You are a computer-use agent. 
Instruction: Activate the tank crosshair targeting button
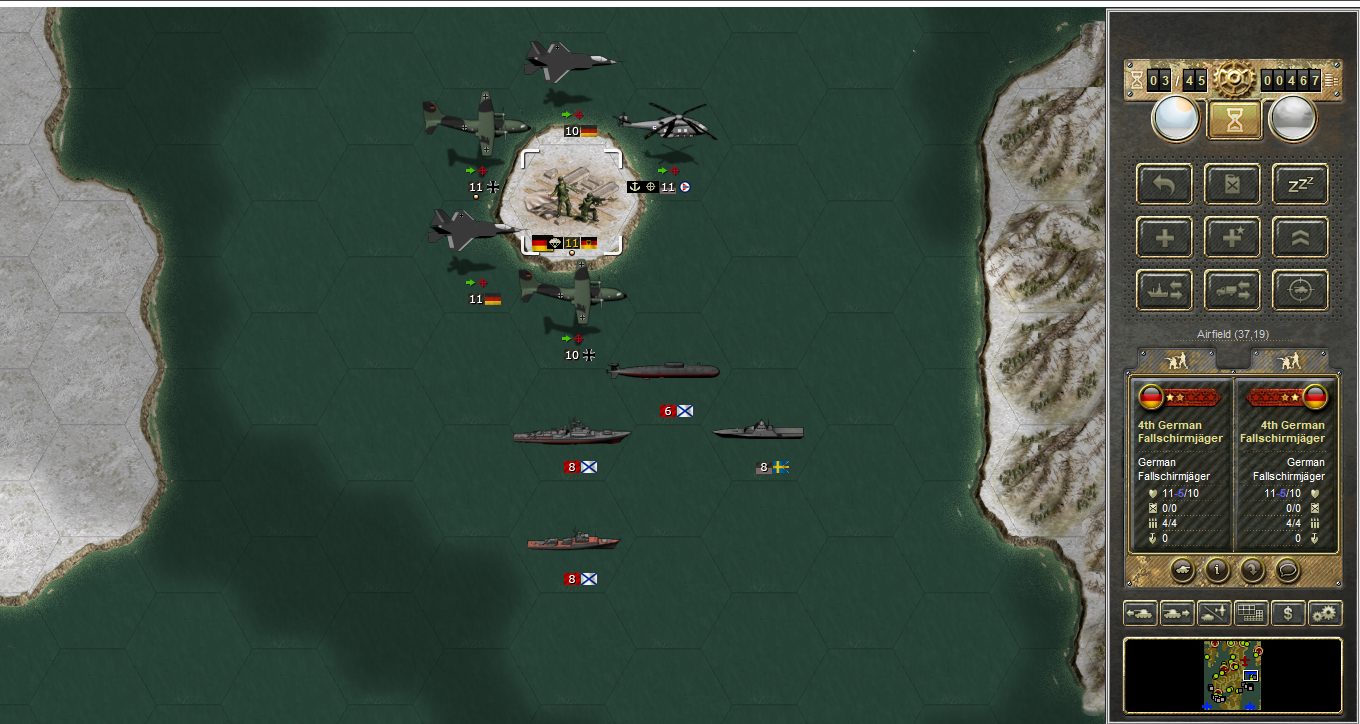point(1300,290)
